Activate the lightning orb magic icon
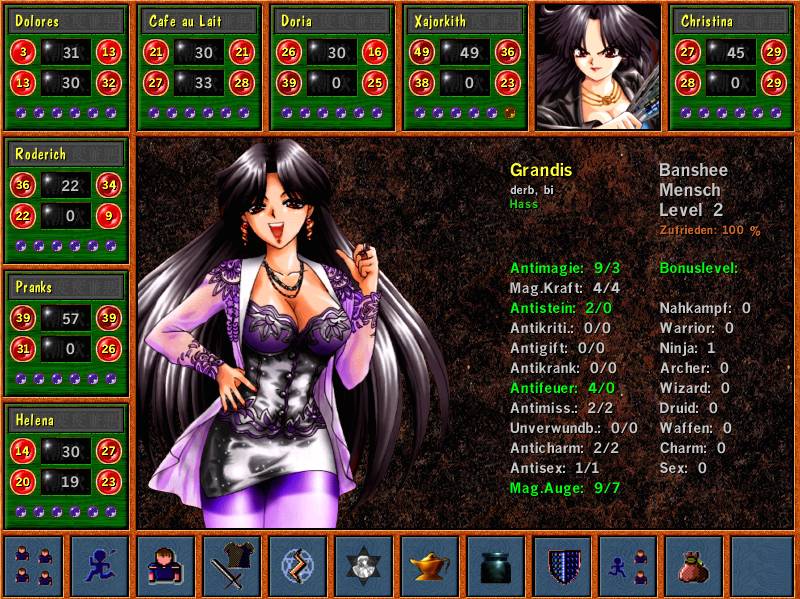The height and width of the screenshot is (599, 800). (298, 566)
